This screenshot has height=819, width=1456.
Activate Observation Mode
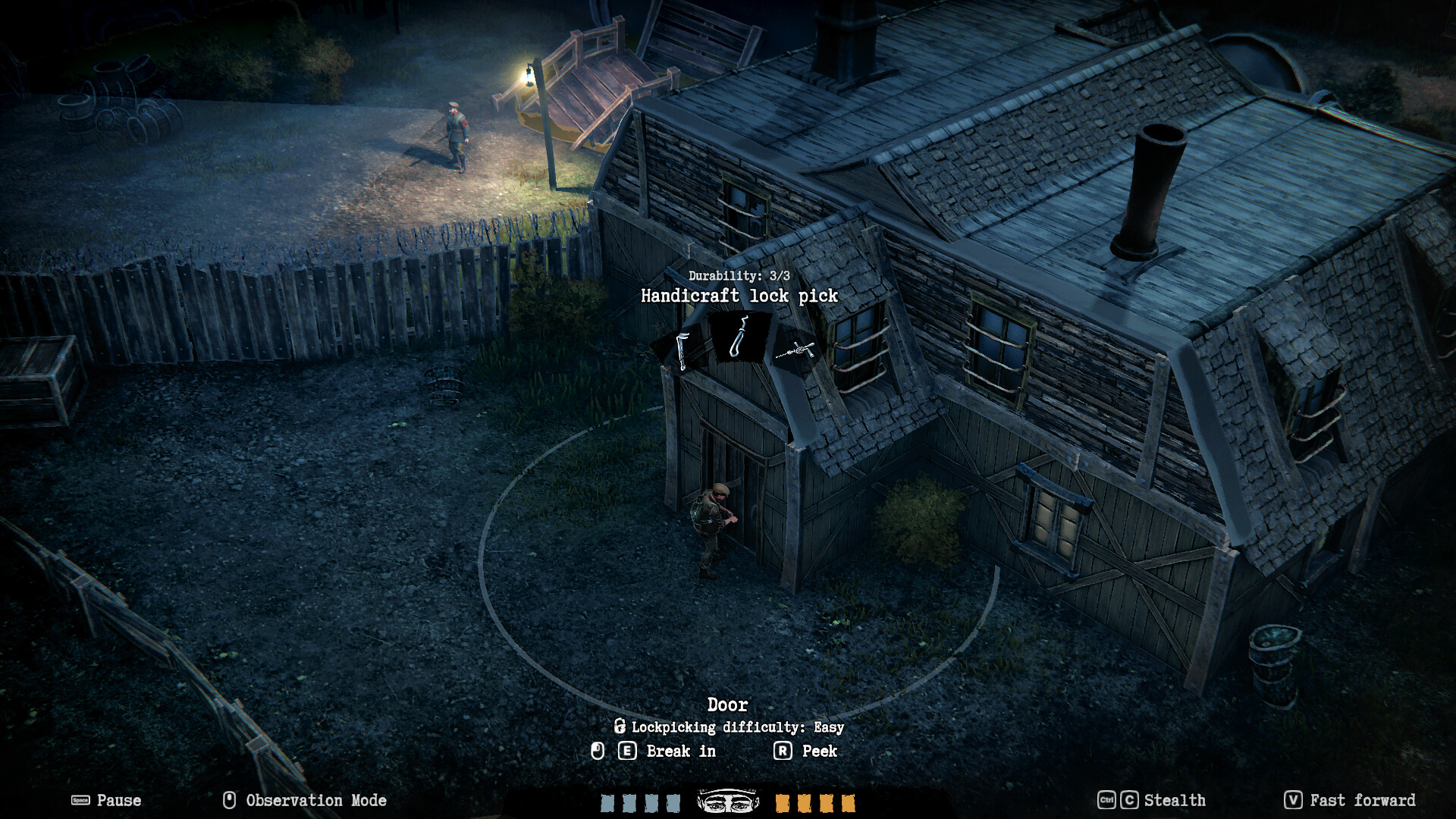tap(315, 800)
